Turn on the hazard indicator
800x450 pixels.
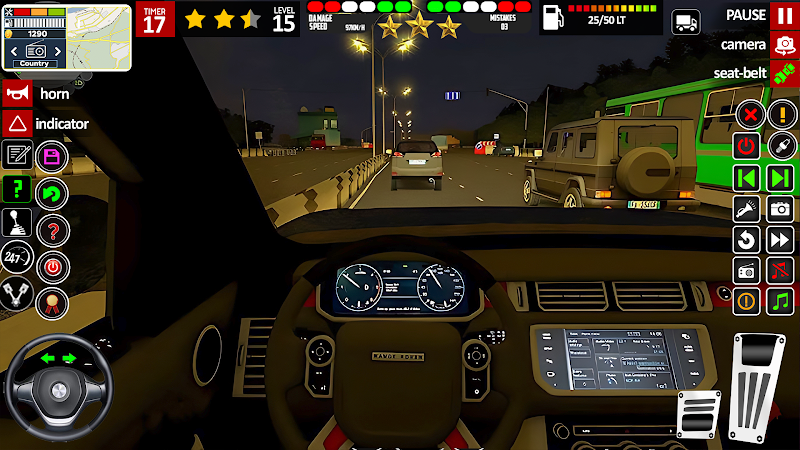coord(17,124)
